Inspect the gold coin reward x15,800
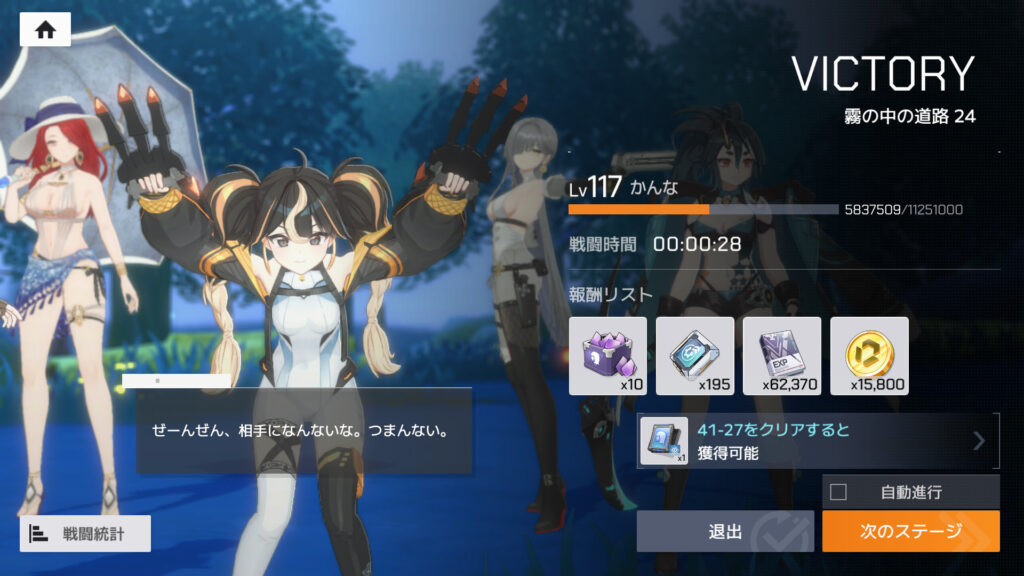 [869, 356]
